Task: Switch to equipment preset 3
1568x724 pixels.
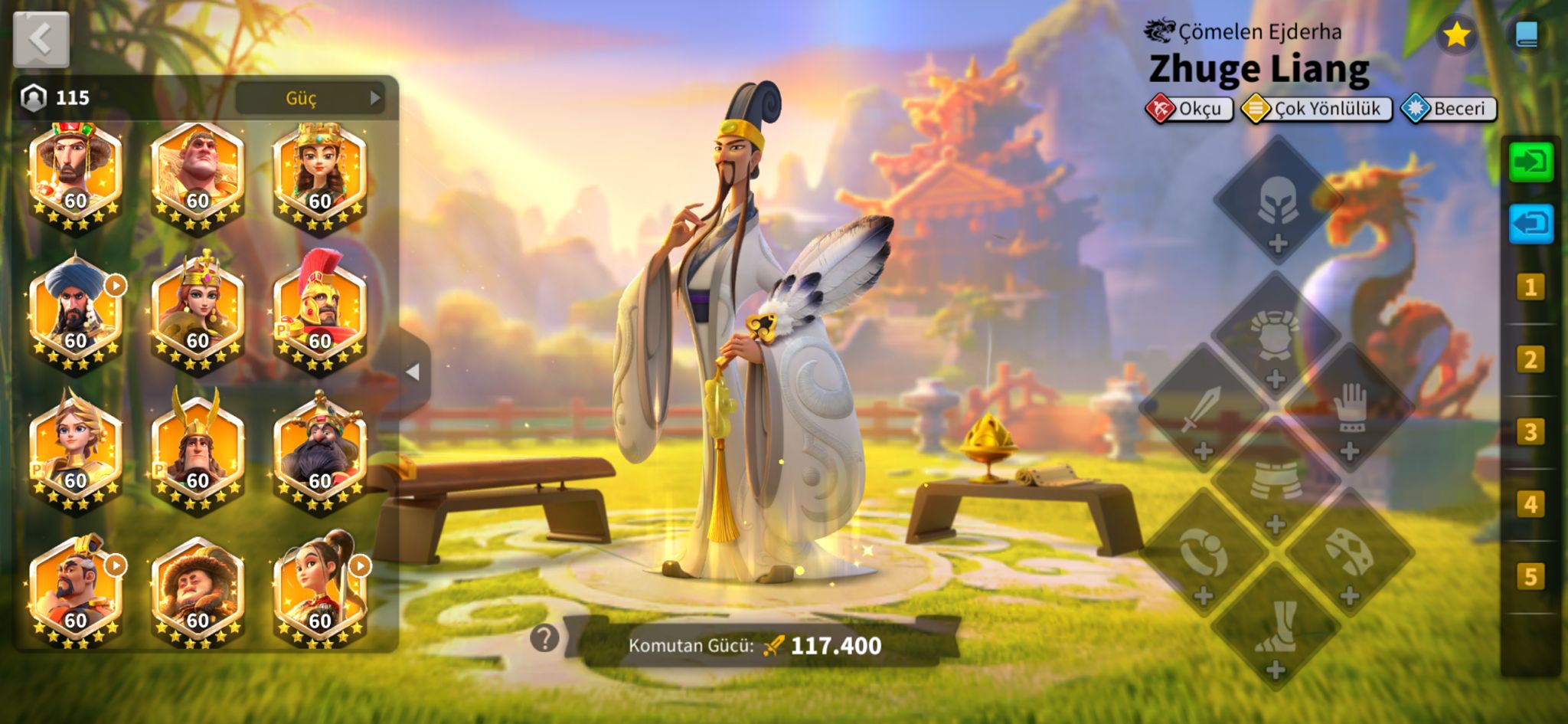Action: 1530,431
